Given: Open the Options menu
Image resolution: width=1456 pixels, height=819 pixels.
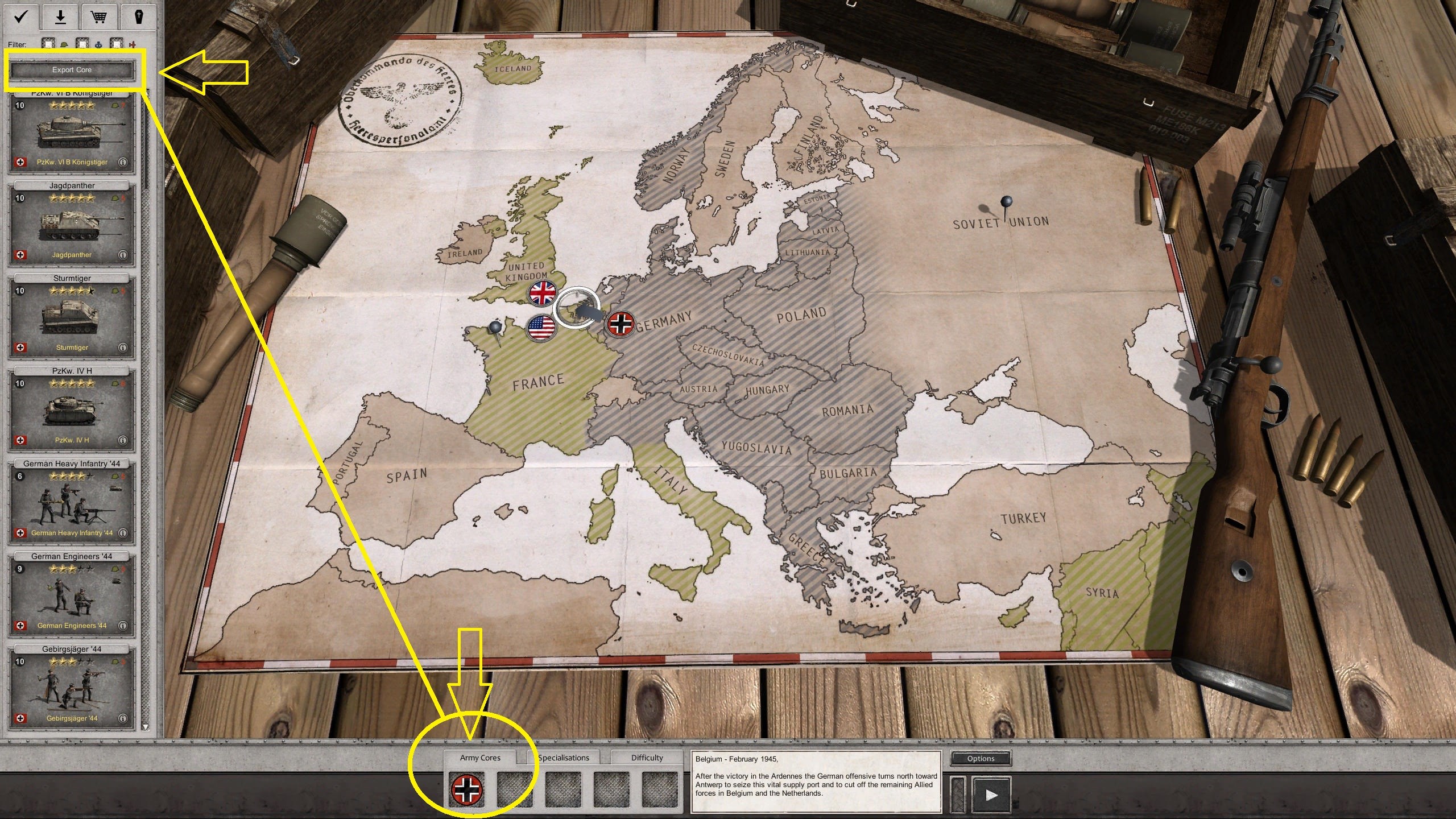Looking at the screenshot, I should [981, 758].
